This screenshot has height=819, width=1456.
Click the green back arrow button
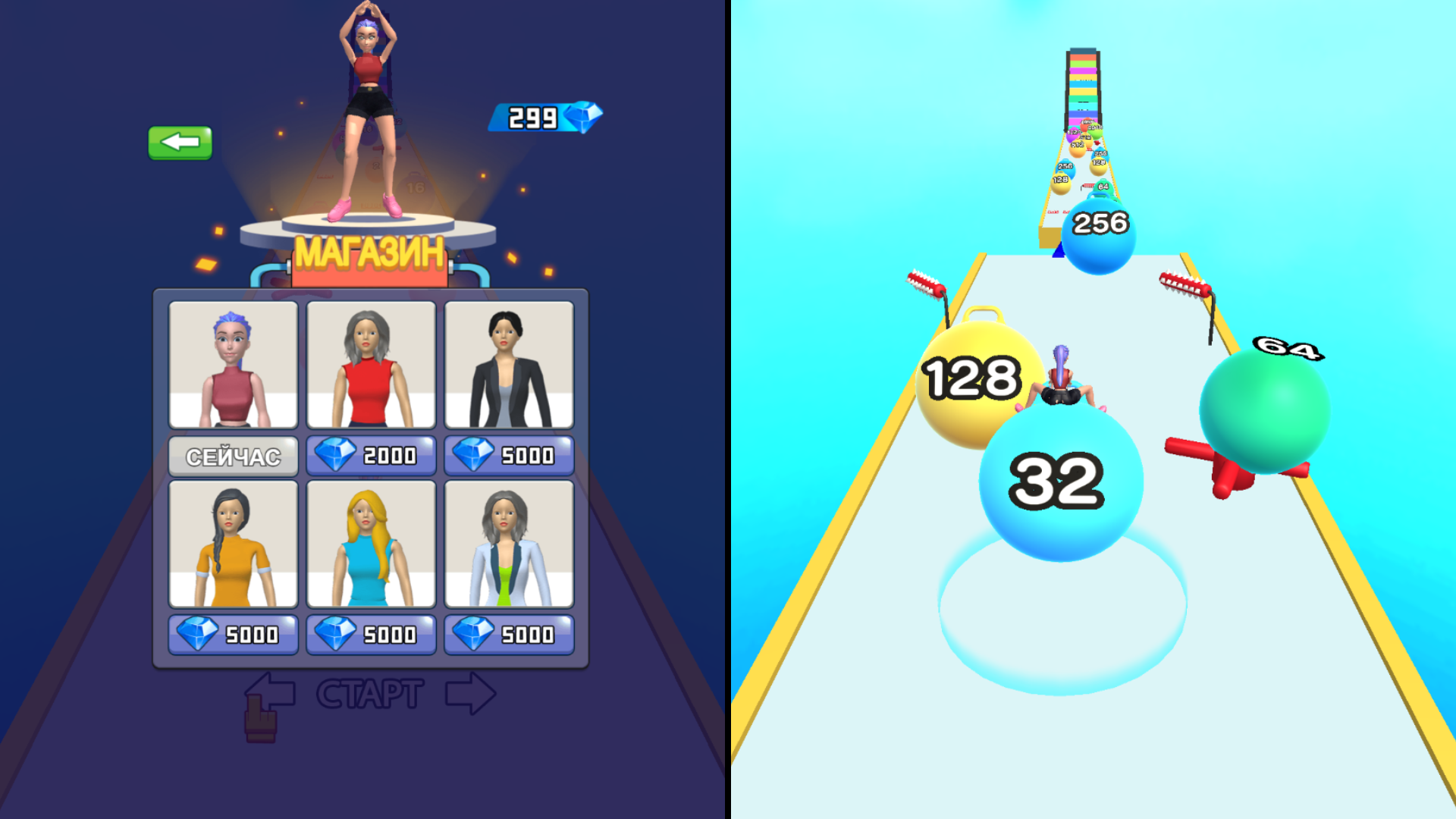(180, 143)
